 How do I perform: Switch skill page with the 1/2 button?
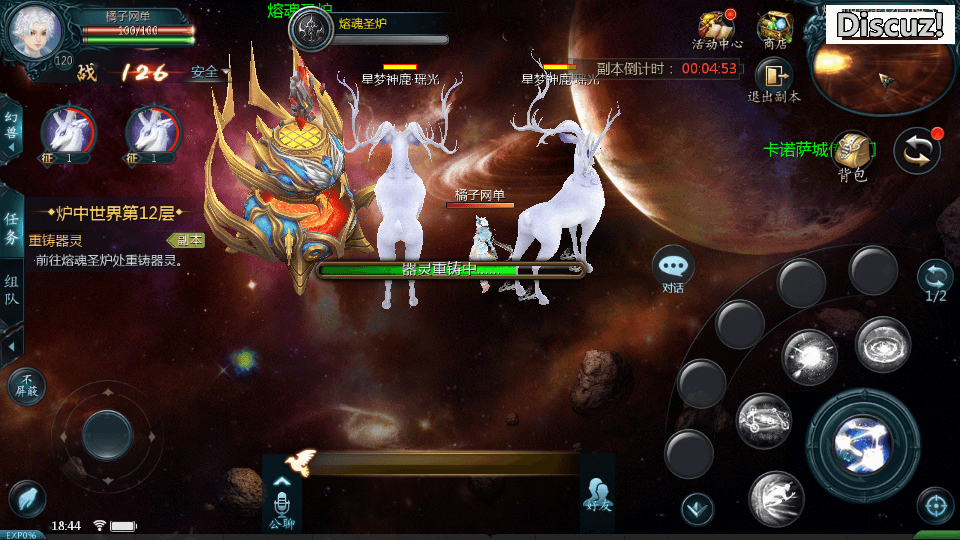935,281
